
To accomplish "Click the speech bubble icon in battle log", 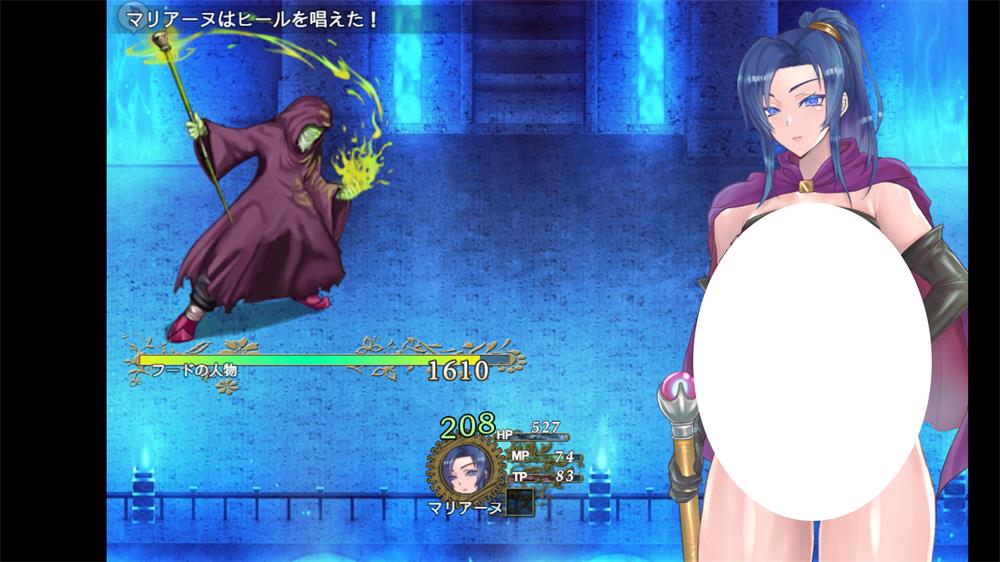I will pos(129,17).
